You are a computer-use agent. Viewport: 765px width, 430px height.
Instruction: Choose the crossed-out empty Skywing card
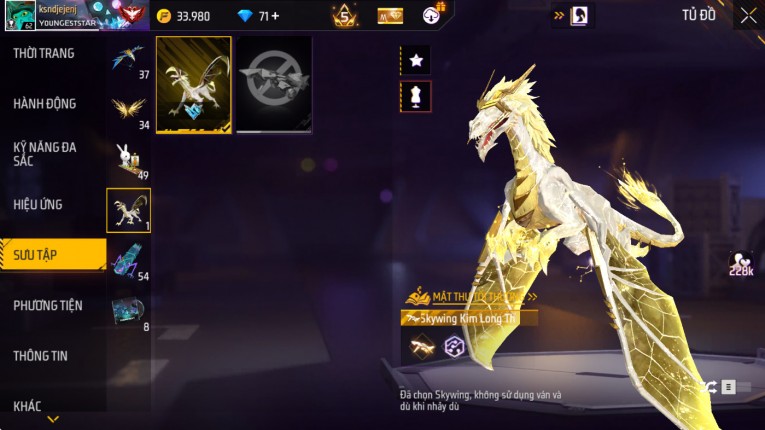[x=274, y=85]
